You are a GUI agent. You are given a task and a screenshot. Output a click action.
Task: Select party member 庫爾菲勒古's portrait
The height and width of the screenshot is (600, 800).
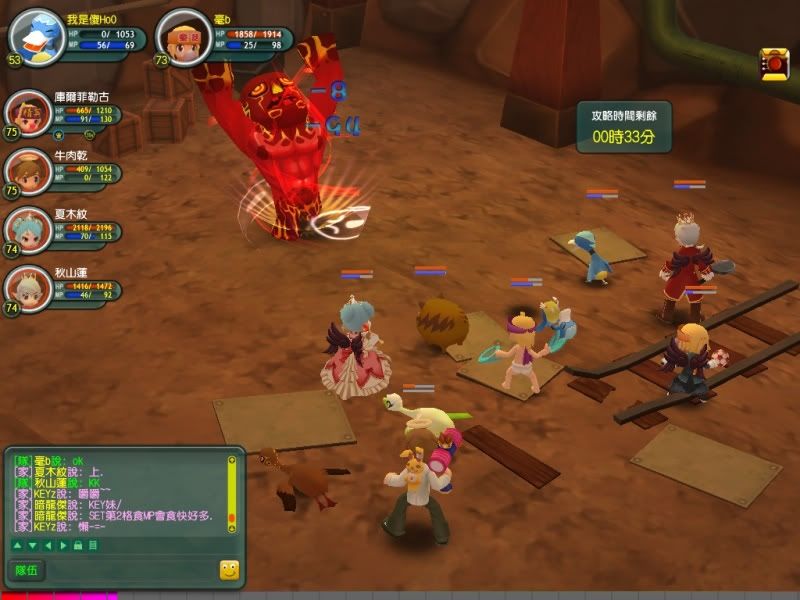point(28,113)
